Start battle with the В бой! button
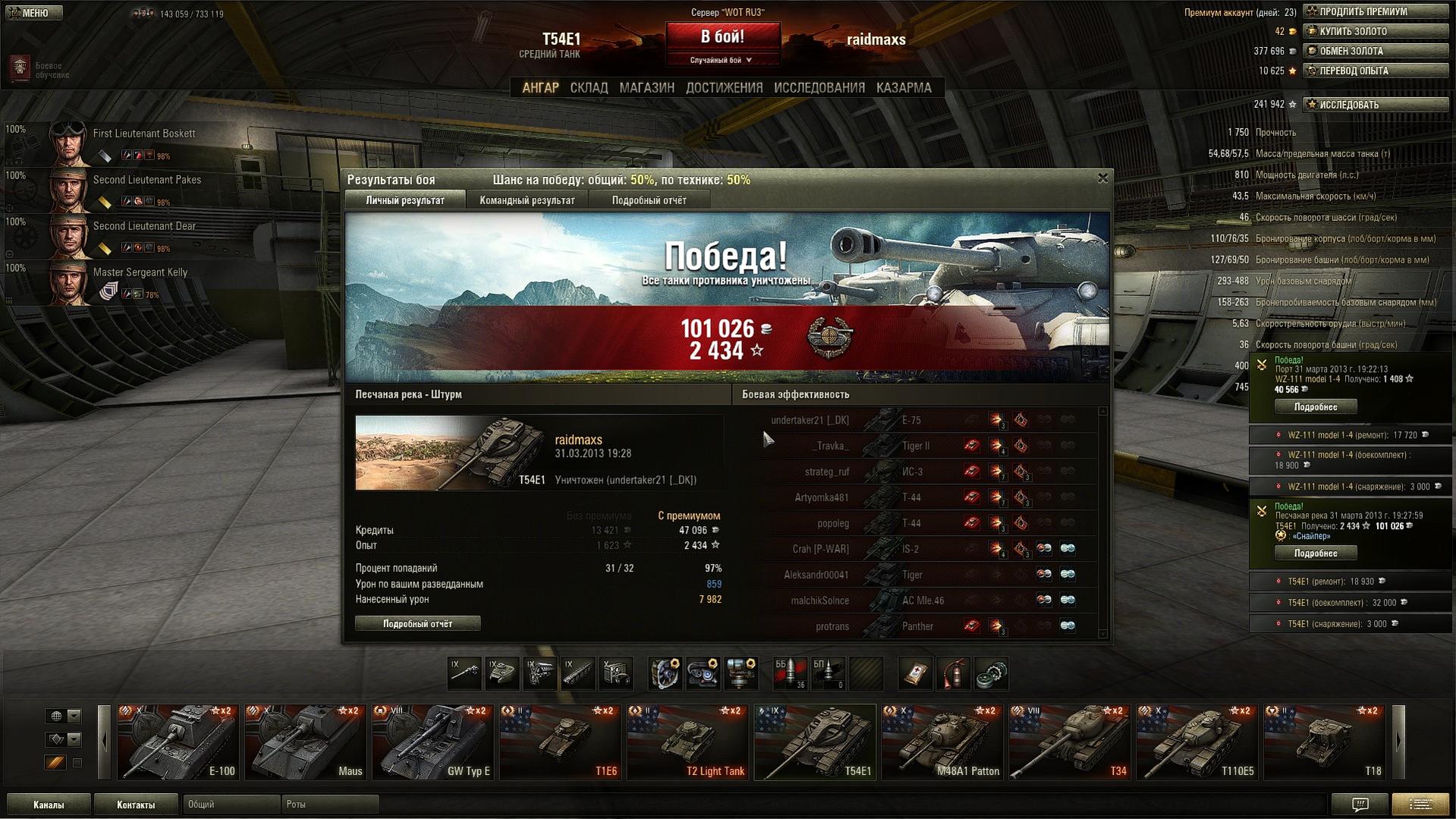This screenshot has height=819, width=1456. (x=722, y=37)
